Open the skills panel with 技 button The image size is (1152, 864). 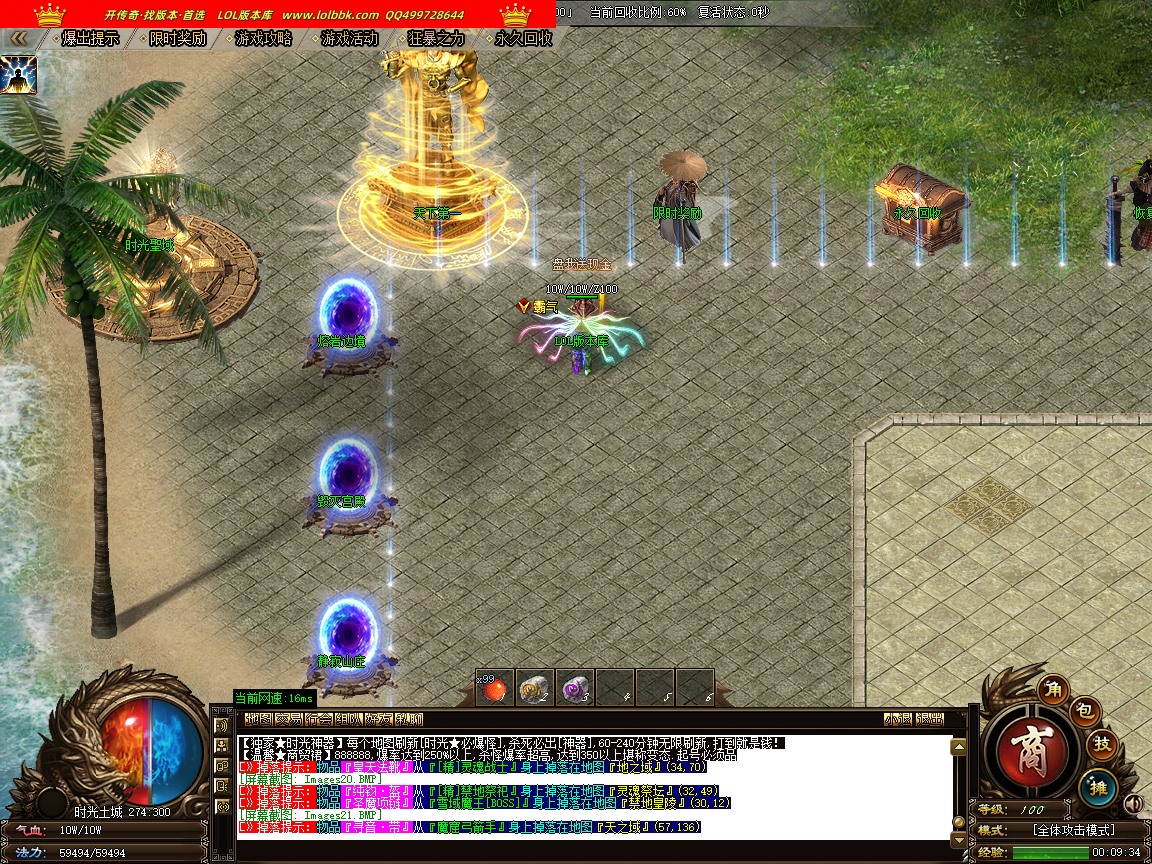(x=1101, y=745)
